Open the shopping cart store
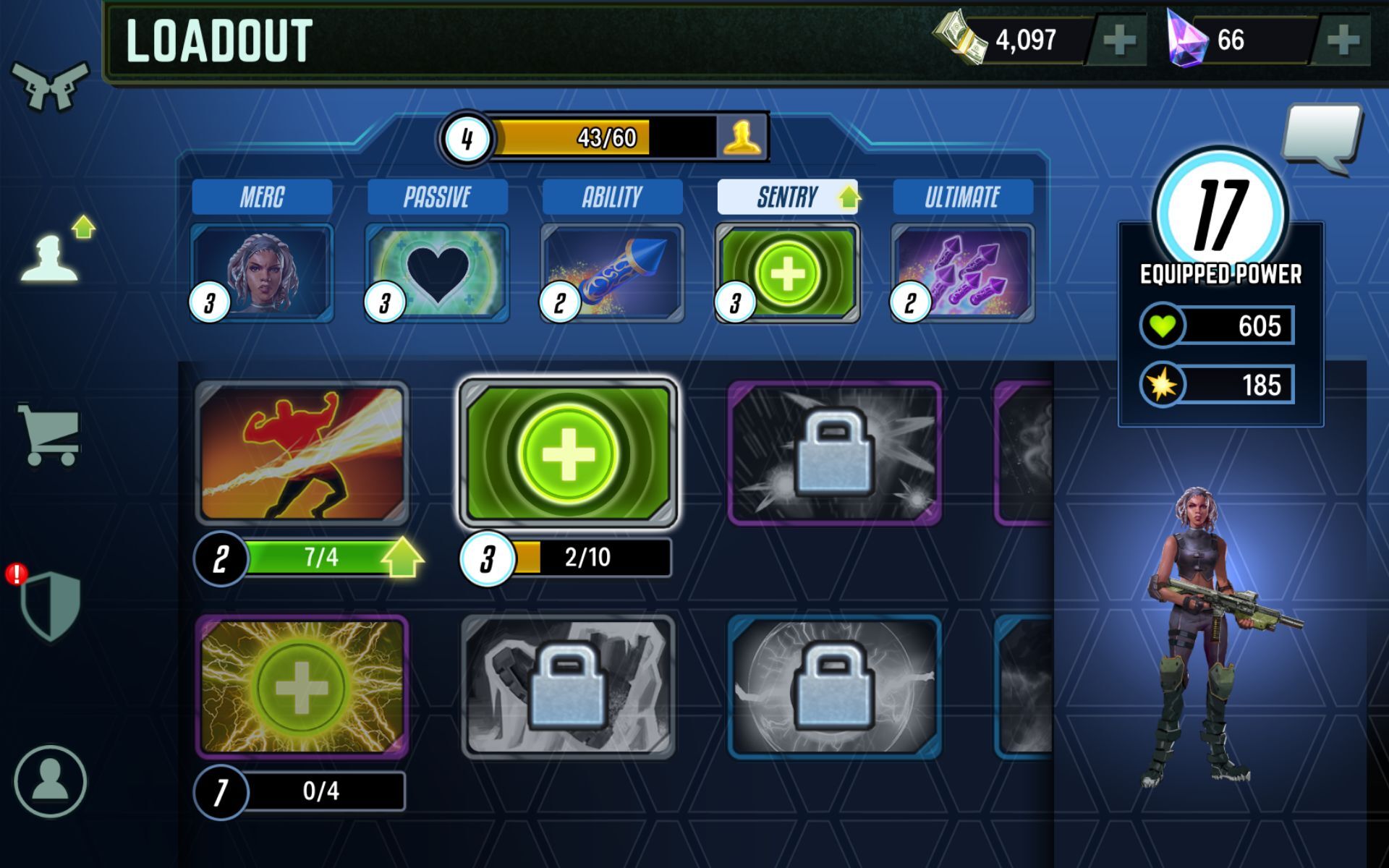This screenshot has height=868, width=1389. point(49,434)
